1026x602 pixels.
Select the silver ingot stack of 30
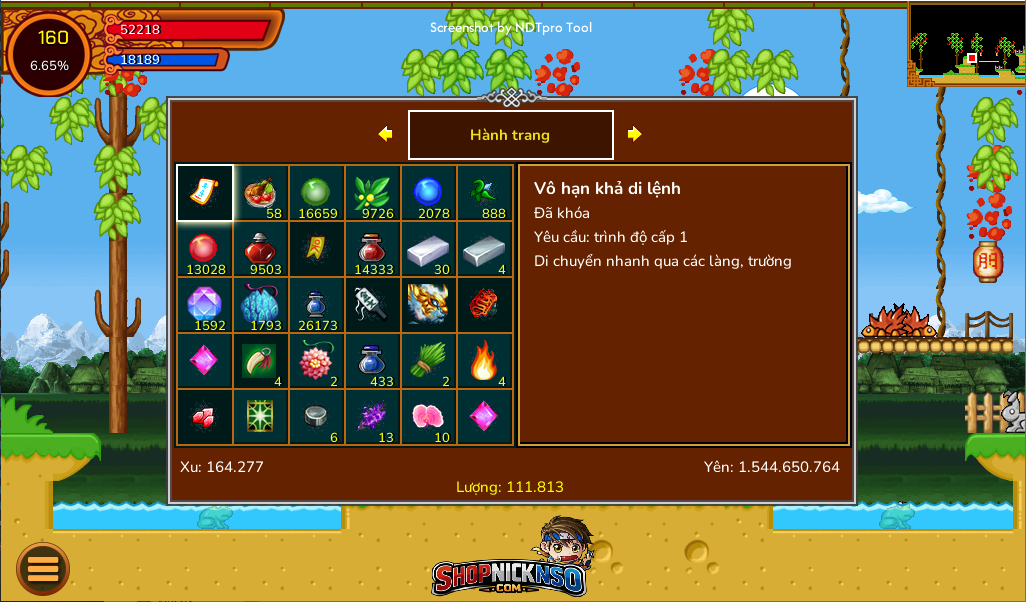tap(429, 249)
